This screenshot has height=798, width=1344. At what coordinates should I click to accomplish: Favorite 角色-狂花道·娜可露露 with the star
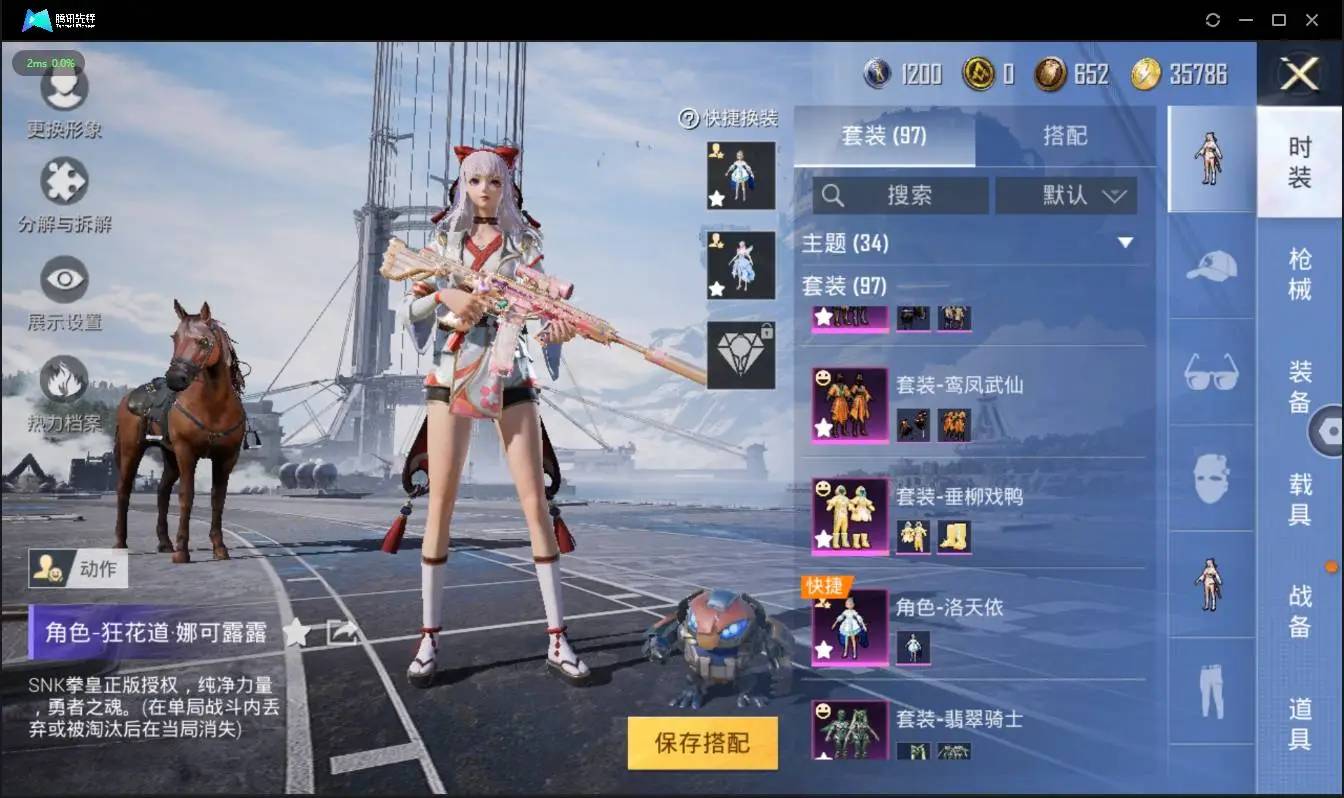coord(296,632)
